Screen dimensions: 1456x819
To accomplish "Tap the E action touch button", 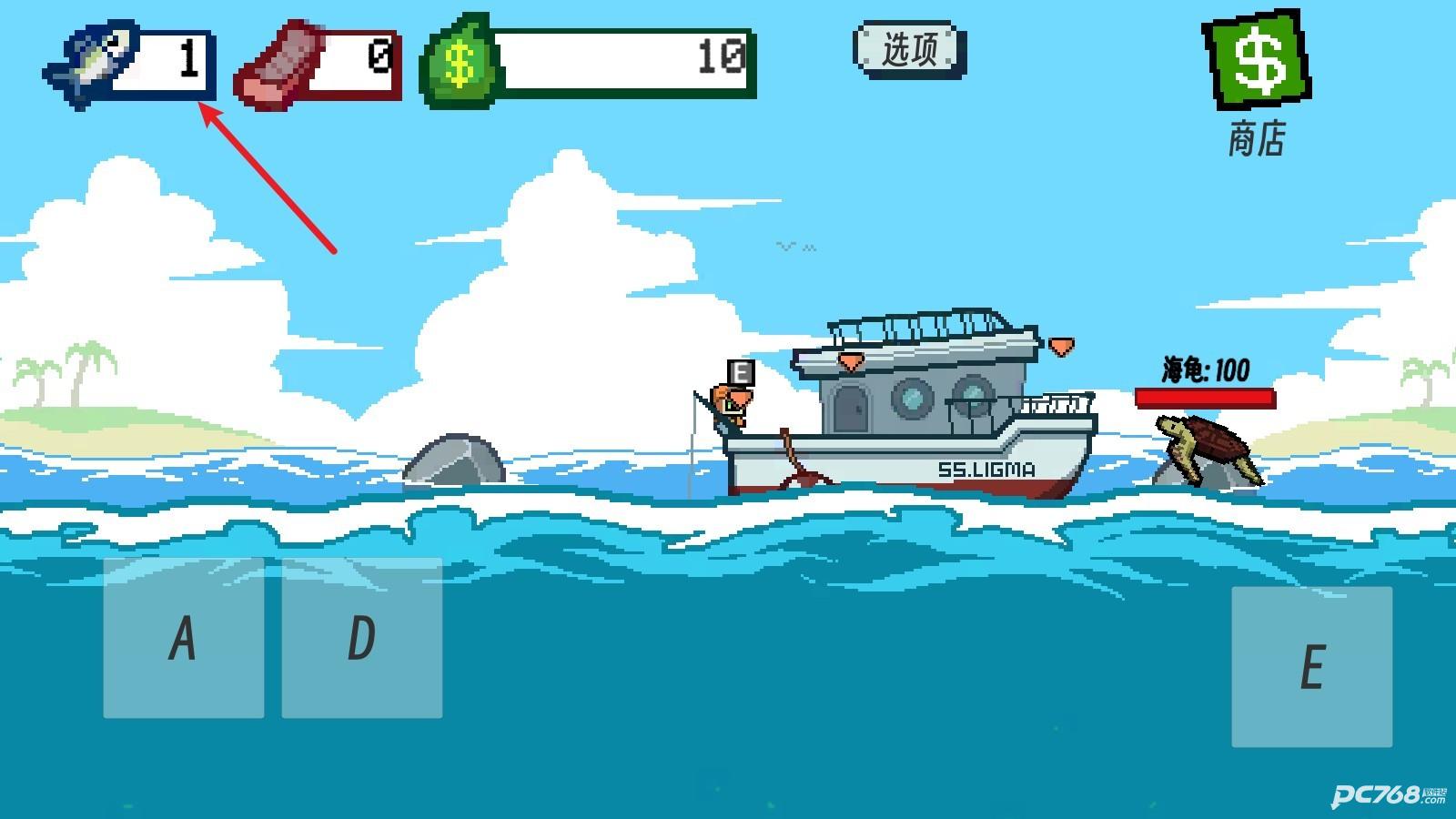I will pyautogui.click(x=1311, y=667).
